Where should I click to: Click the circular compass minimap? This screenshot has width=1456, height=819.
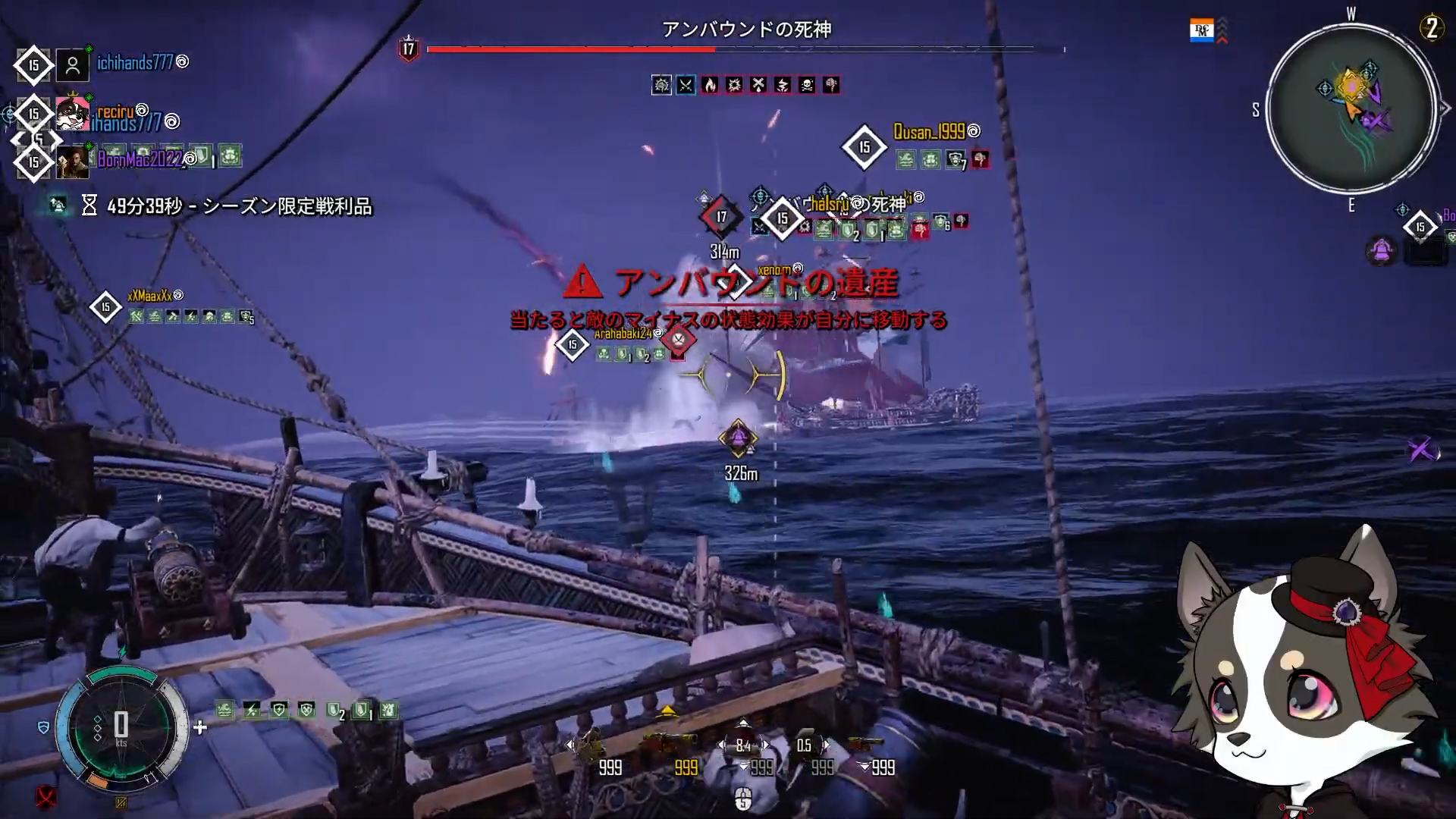(1352, 108)
